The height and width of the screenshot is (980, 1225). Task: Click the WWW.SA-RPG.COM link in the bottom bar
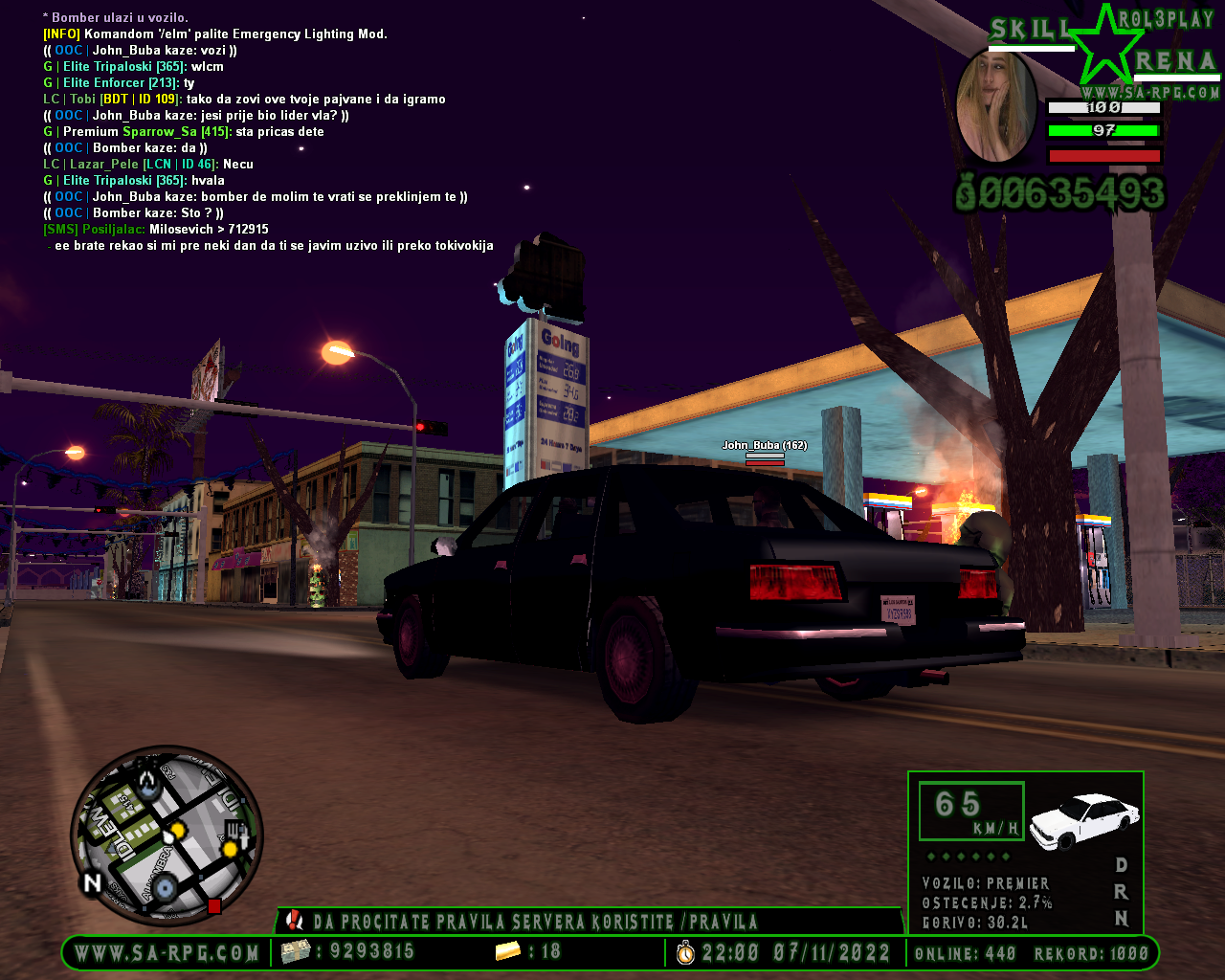[165, 953]
